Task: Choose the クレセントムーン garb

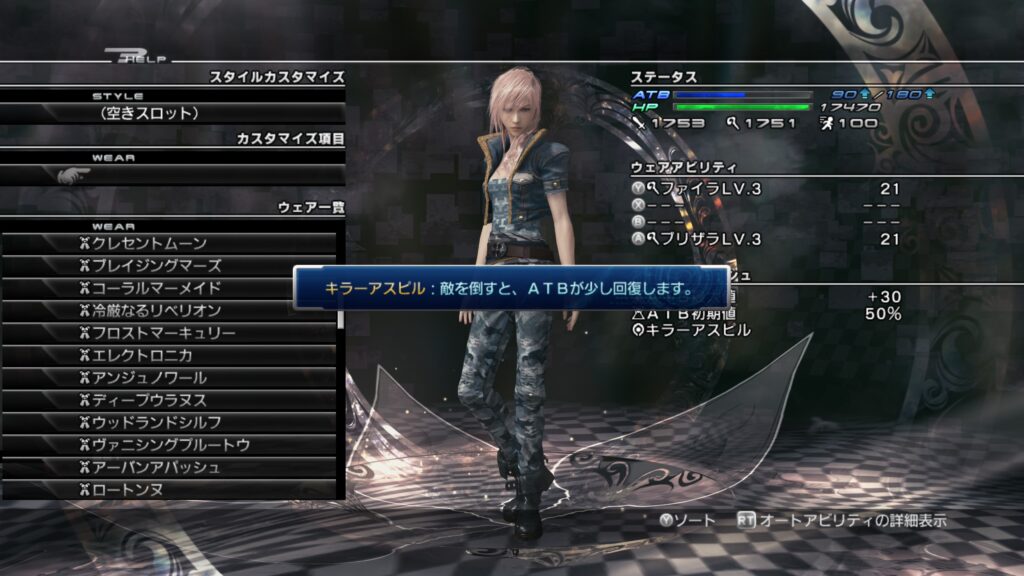Action: pyautogui.click(x=170, y=244)
